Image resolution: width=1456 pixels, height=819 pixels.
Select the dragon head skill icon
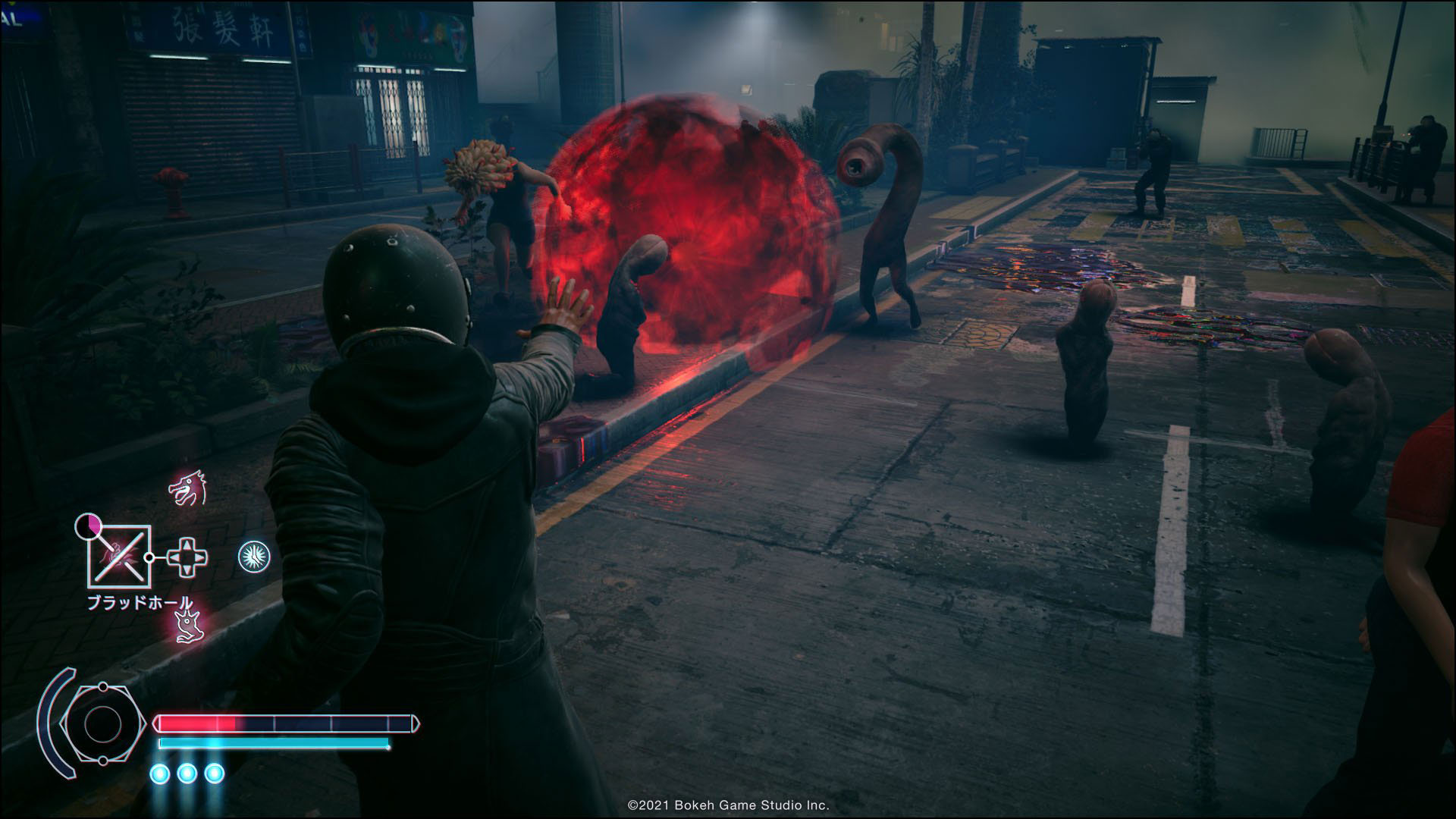187,489
